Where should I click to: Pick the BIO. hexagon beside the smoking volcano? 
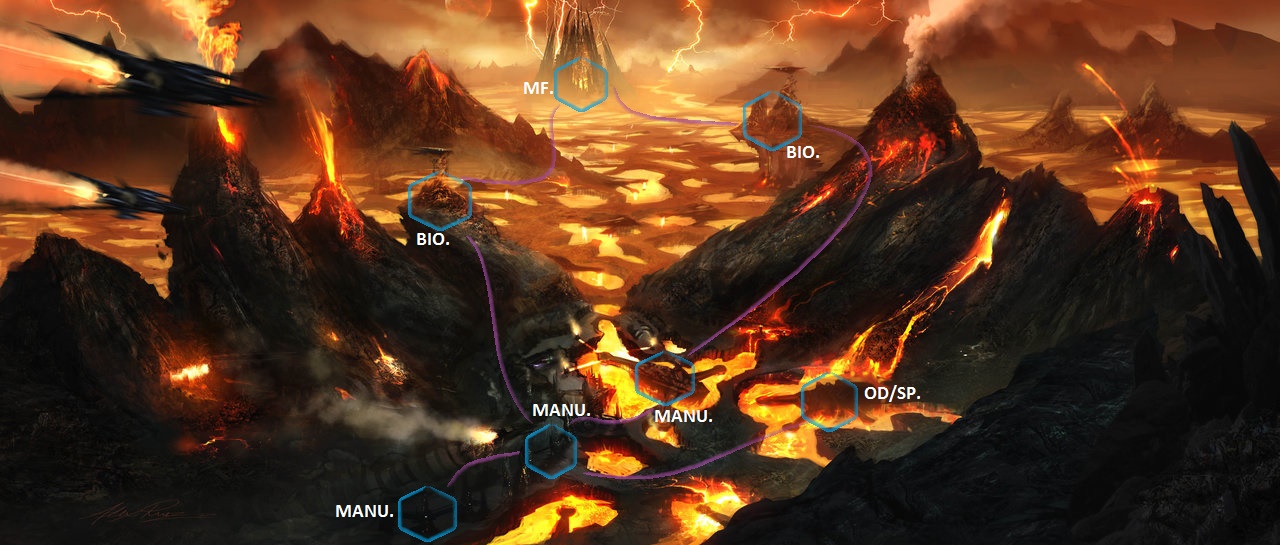tap(773, 120)
